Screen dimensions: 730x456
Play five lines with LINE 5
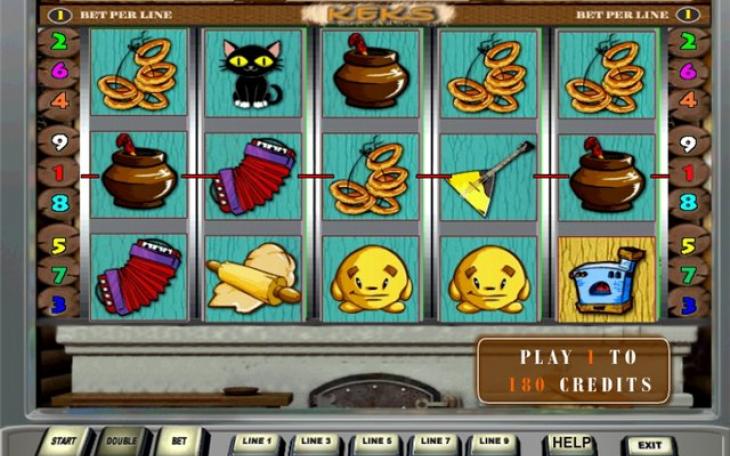click(x=375, y=442)
